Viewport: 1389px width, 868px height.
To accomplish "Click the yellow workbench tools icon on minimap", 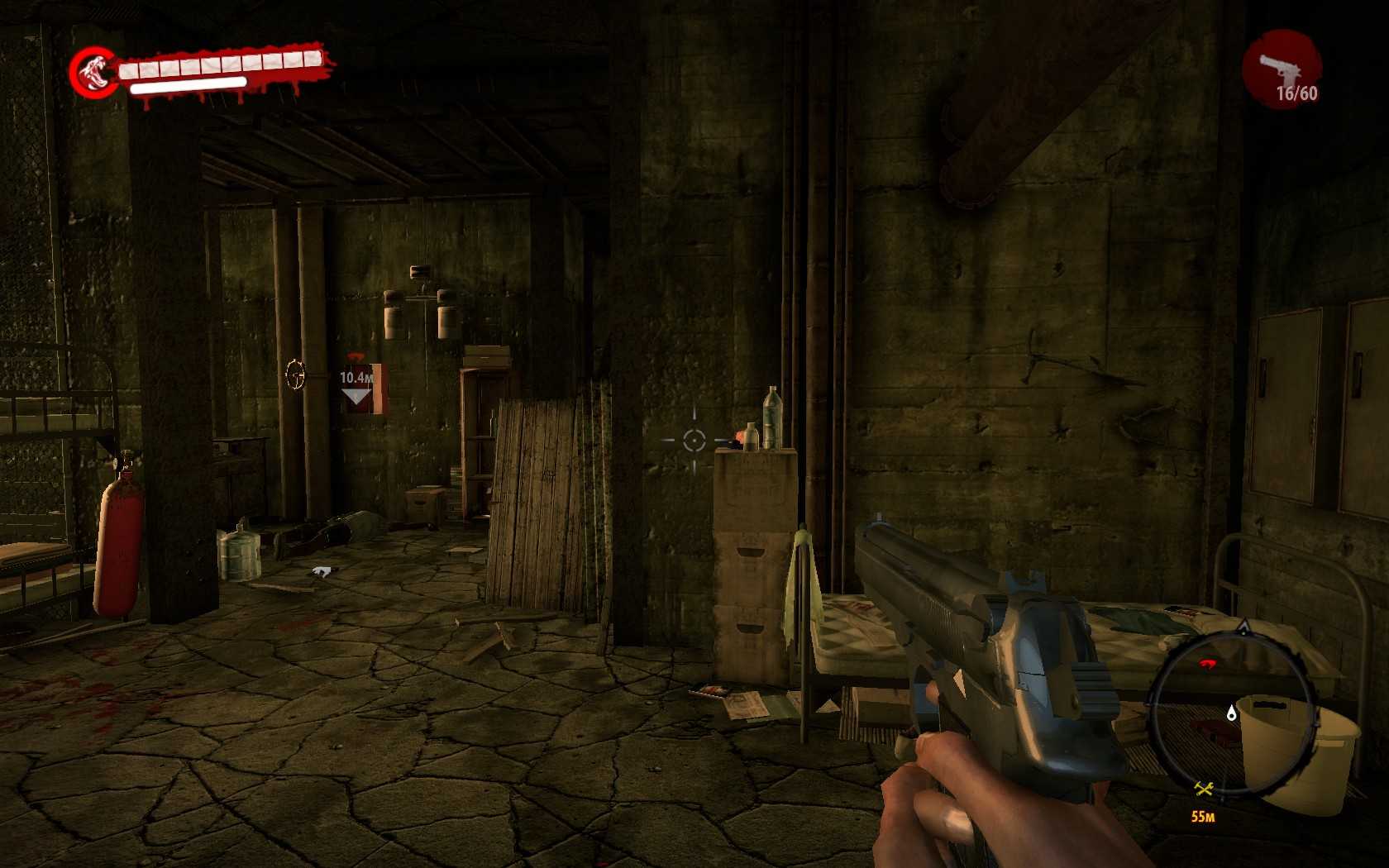I will pyautogui.click(x=1204, y=789).
